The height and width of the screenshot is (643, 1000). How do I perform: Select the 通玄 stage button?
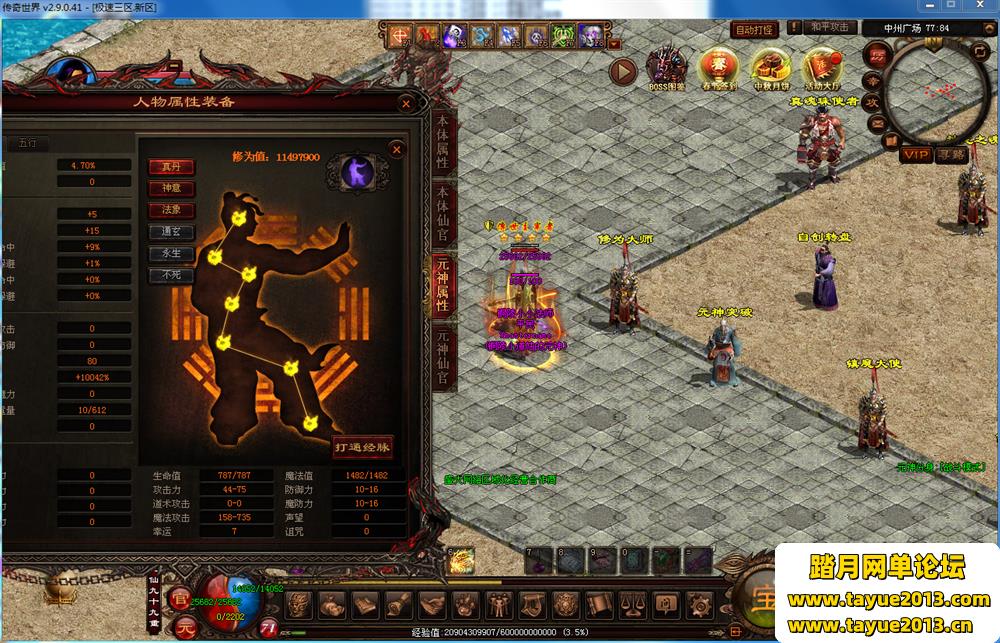[x=171, y=231]
